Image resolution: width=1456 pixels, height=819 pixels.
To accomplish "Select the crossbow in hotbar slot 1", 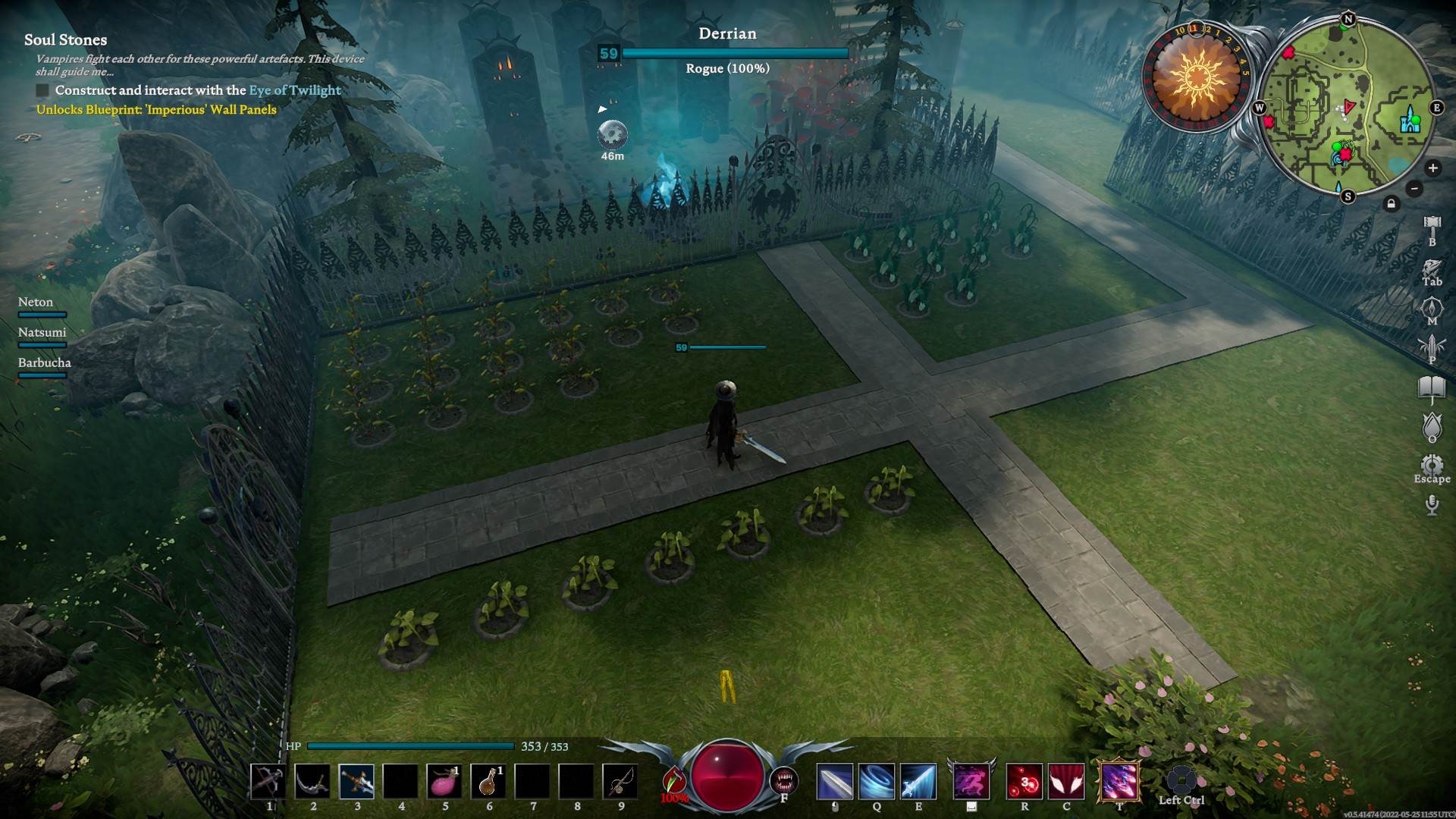I will (268, 782).
